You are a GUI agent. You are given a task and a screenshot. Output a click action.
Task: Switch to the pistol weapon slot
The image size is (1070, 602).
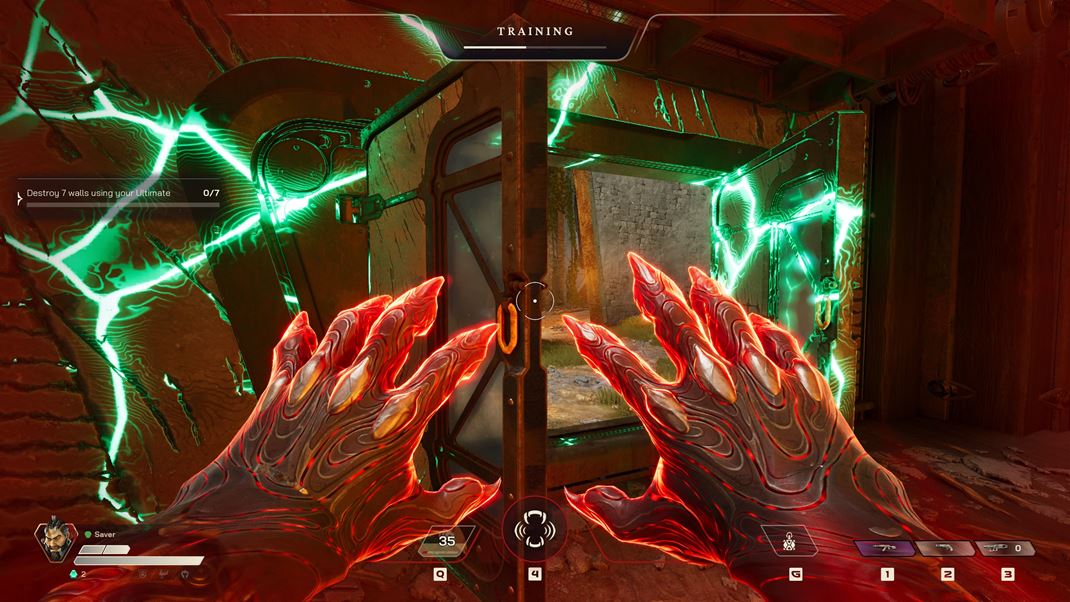945,548
